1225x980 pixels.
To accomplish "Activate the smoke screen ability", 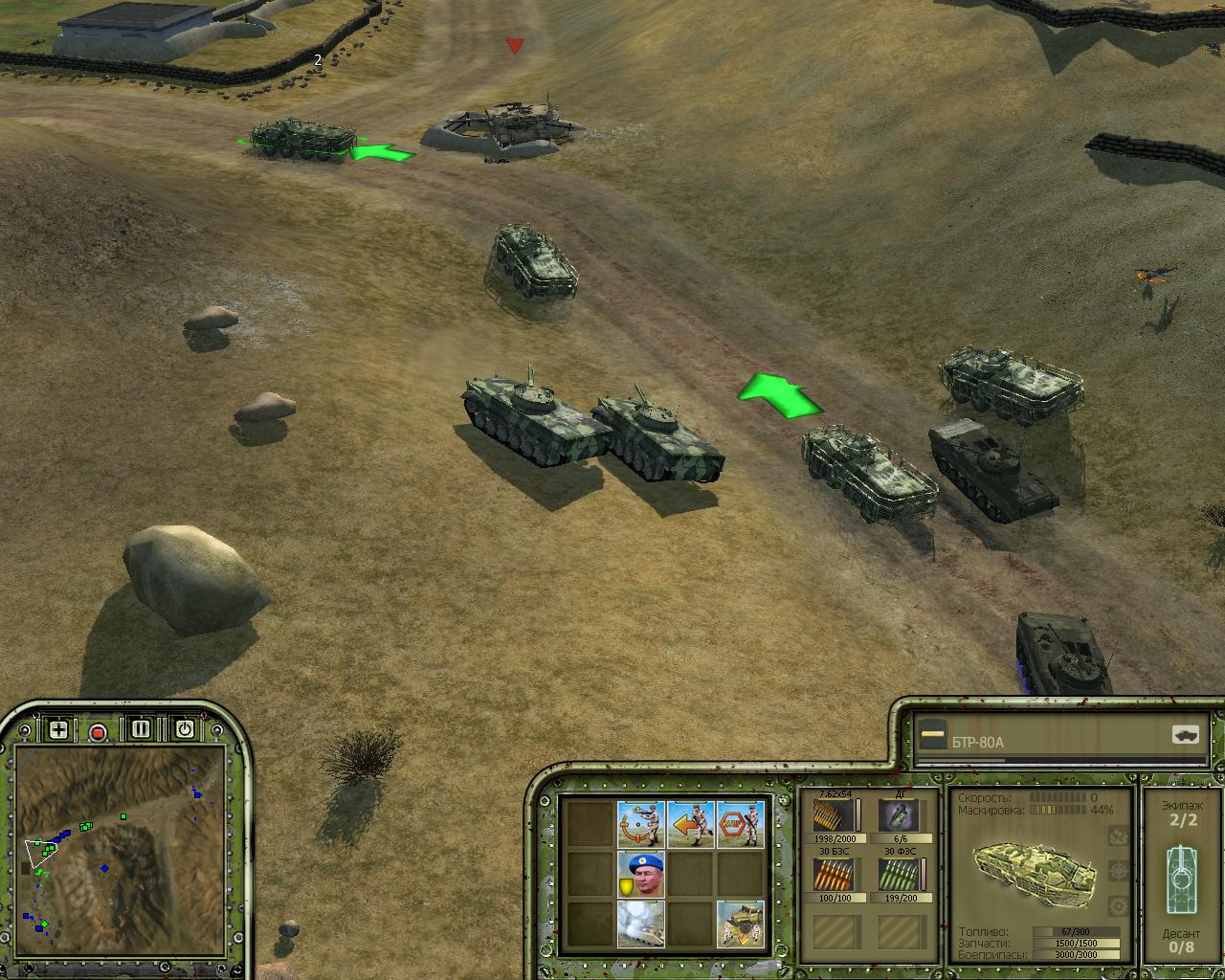I will pyautogui.click(x=641, y=923).
